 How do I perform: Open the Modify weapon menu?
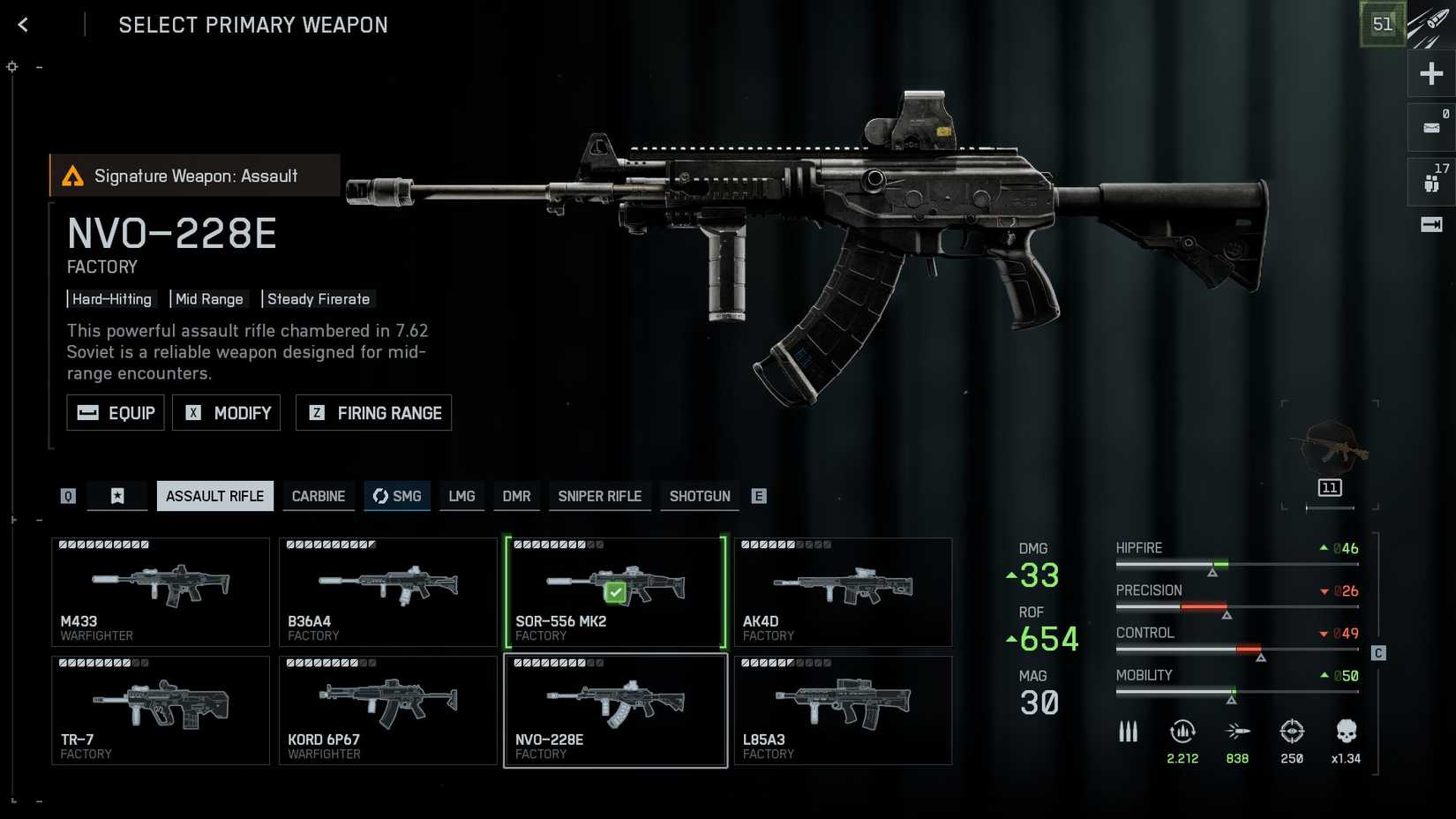pyautogui.click(x=227, y=413)
